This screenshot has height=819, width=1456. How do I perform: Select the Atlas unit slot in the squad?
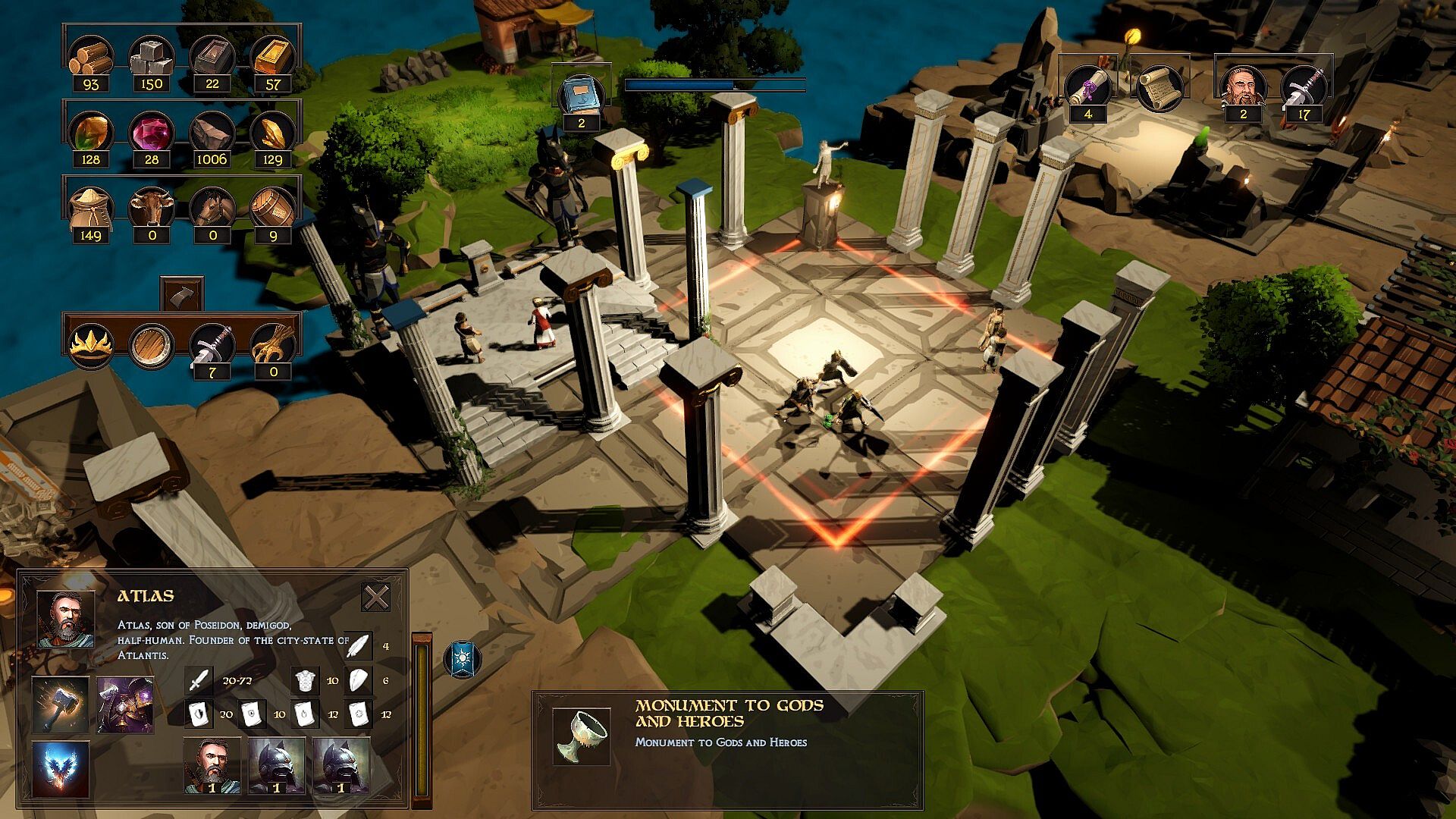click(212, 765)
